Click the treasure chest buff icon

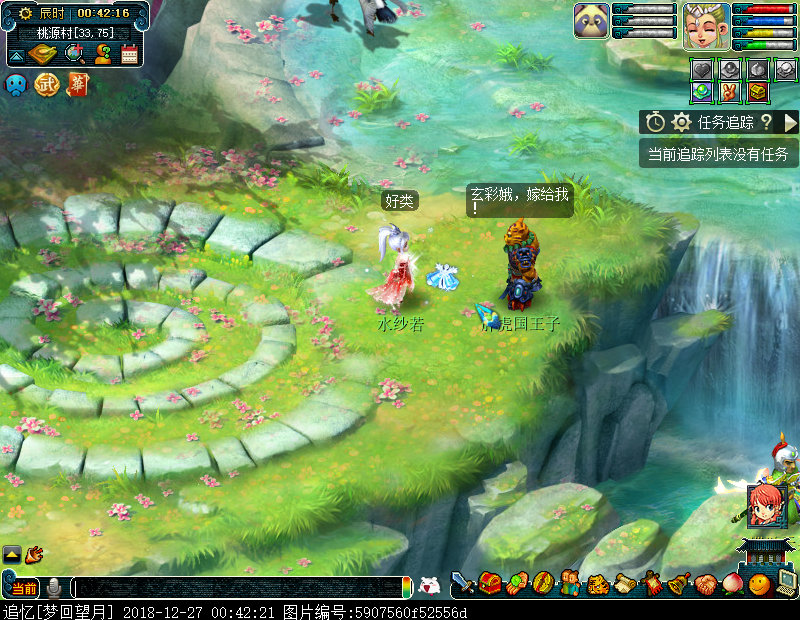[758, 92]
